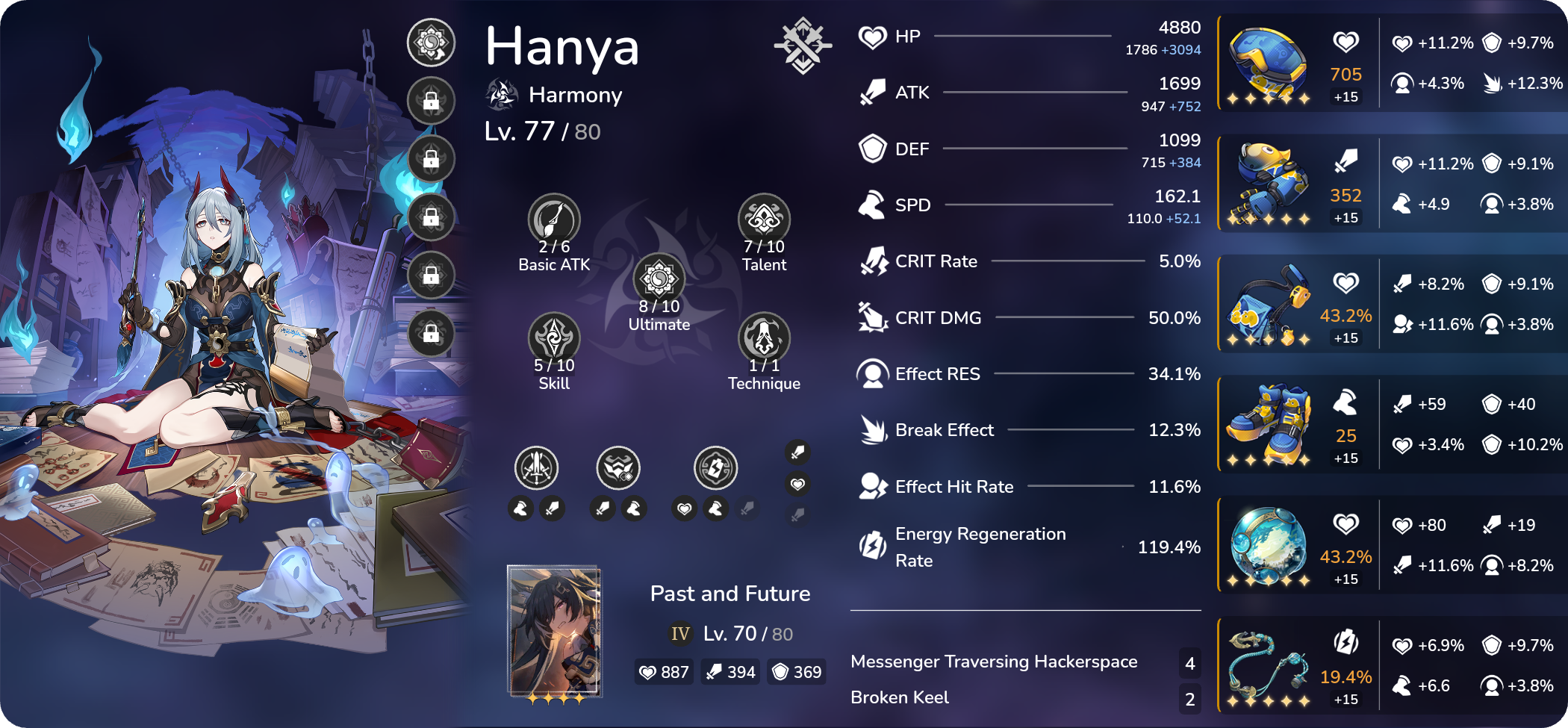Select the Broken Keel relic set name
Image resolution: width=1568 pixels, height=728 pixels.
[898, 697]
